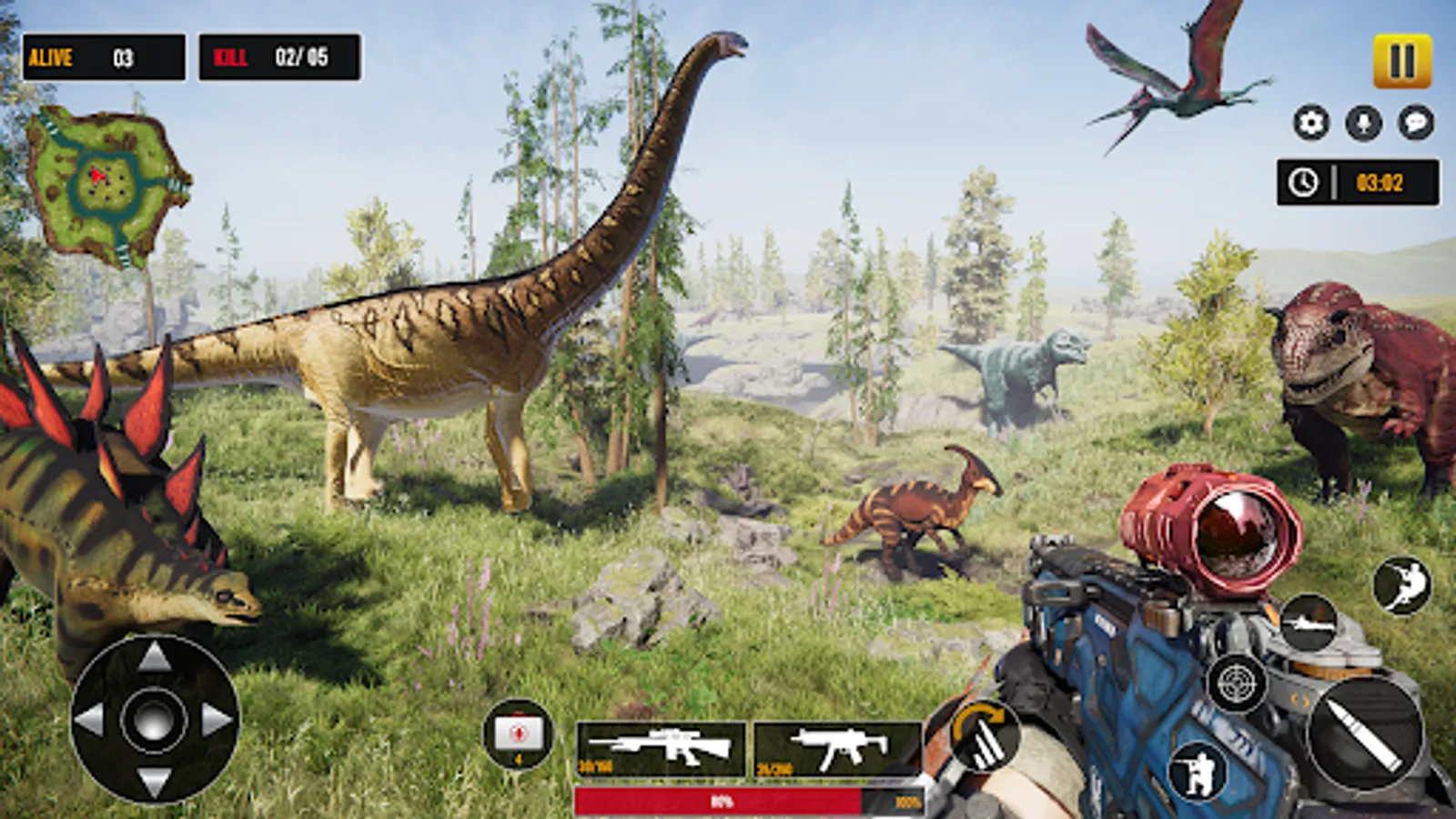Move forward with the up arrow
This screenshot has height=819, width=1456.
[154, 656]
